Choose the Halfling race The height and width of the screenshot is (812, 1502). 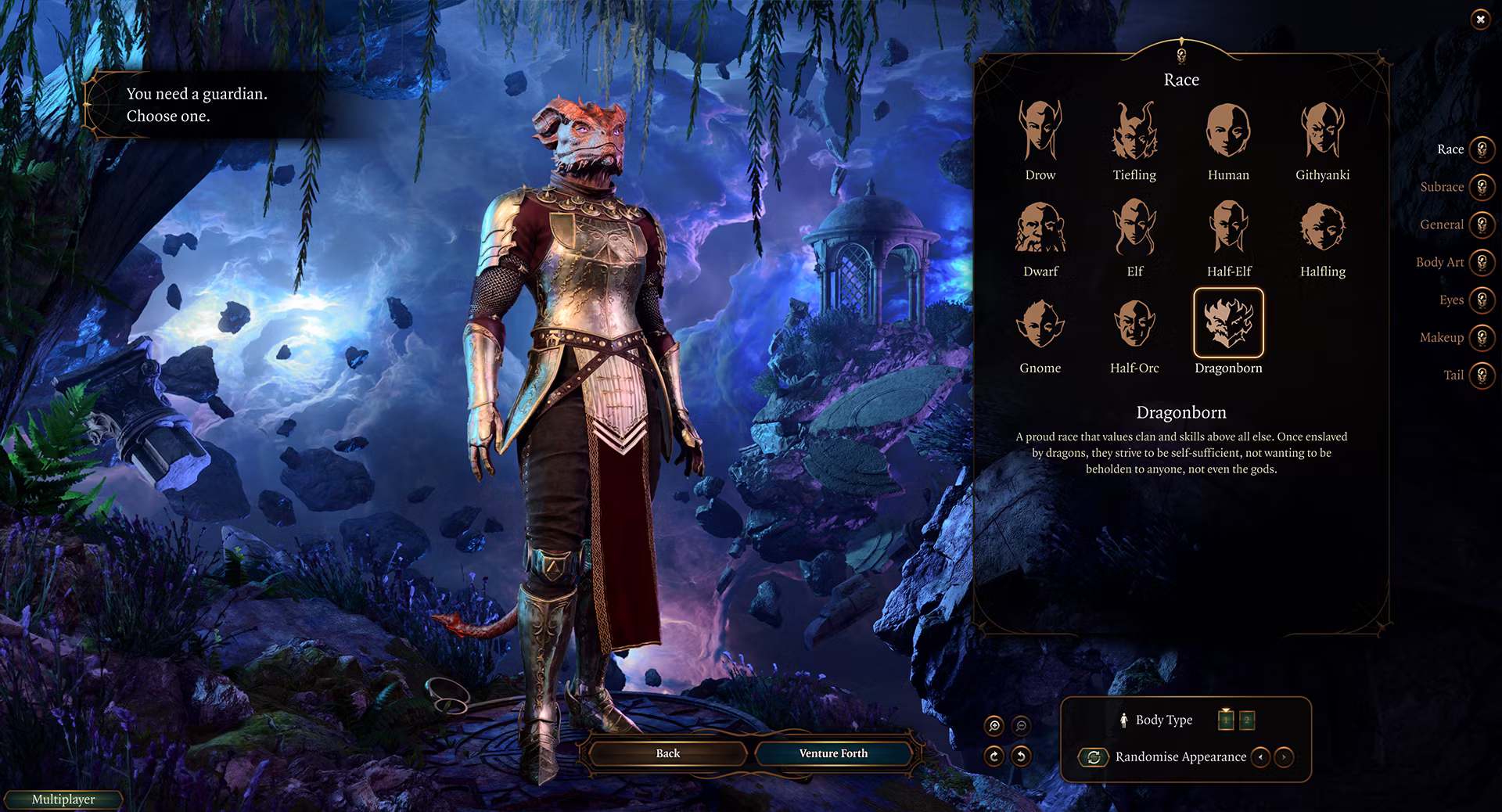click(x=1322, y=228)
